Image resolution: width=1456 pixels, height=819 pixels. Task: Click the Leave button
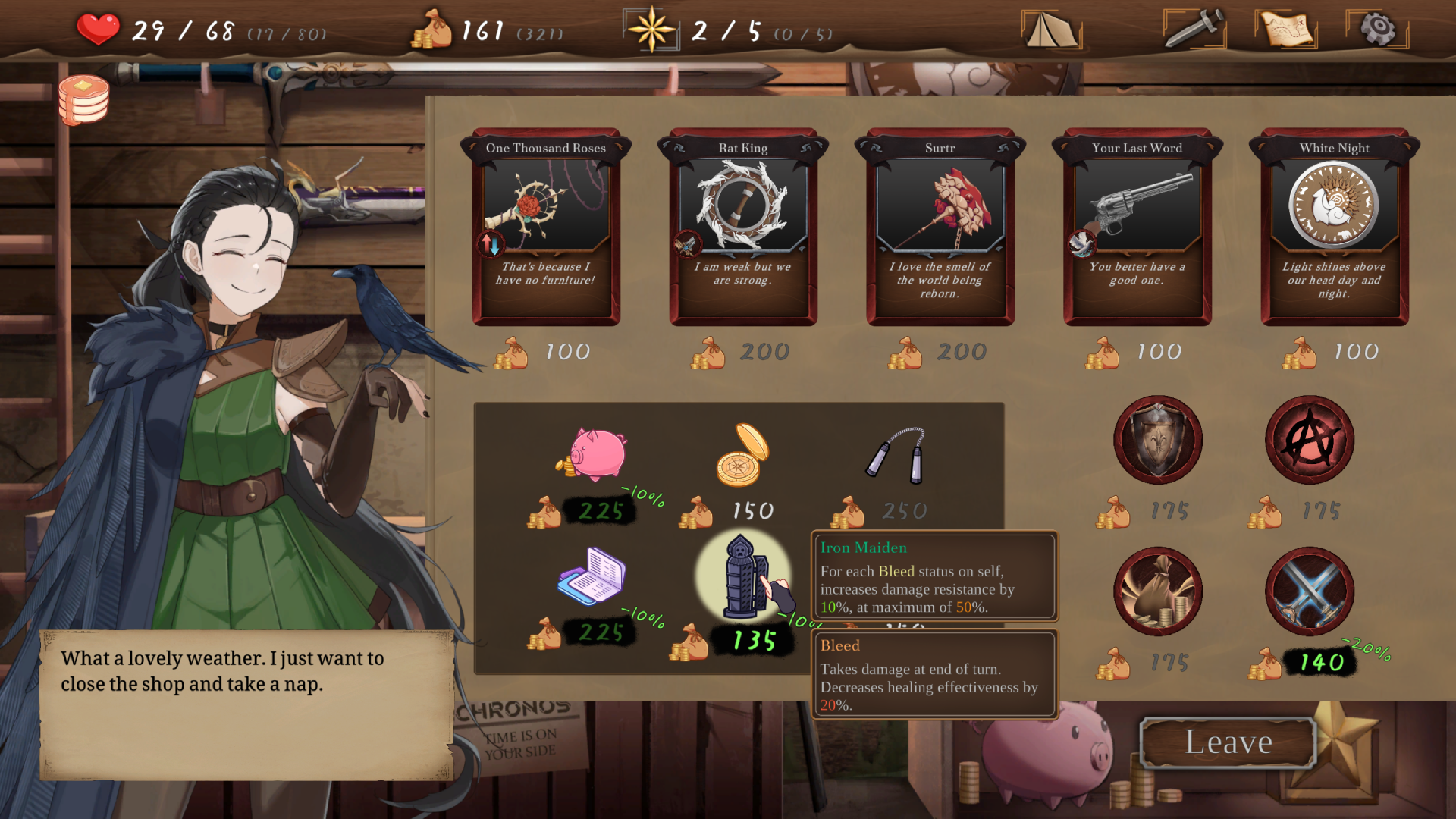click(x=1227, y=742)
